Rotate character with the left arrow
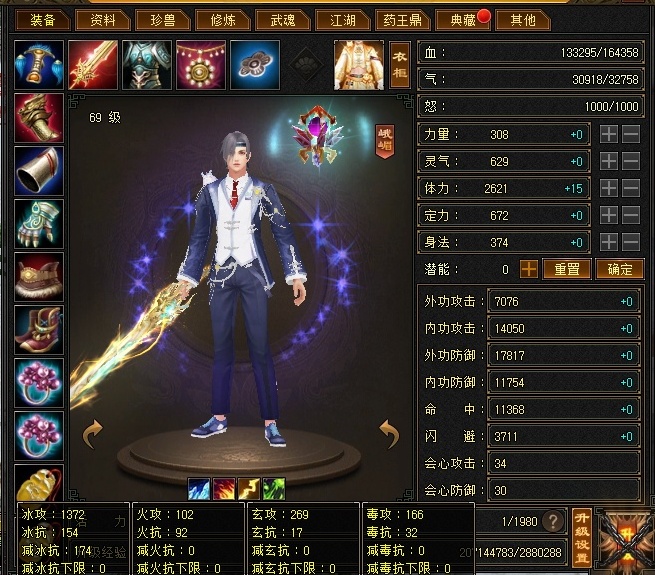 [x=93, y=432]
